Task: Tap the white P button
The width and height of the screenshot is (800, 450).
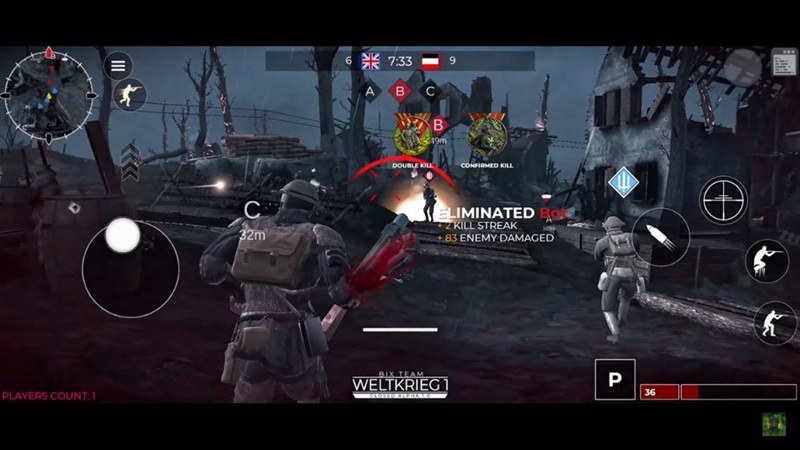Action: pos(614,380)
